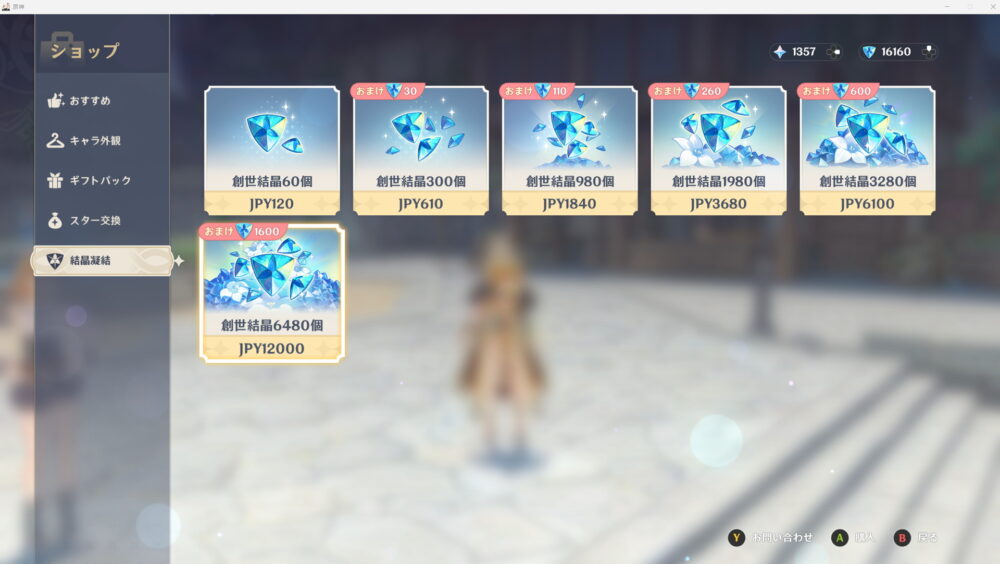The height and width of the screenshot is (564, 1000).
Task: Open the おすすめ shop category
Action: [90, 101]
